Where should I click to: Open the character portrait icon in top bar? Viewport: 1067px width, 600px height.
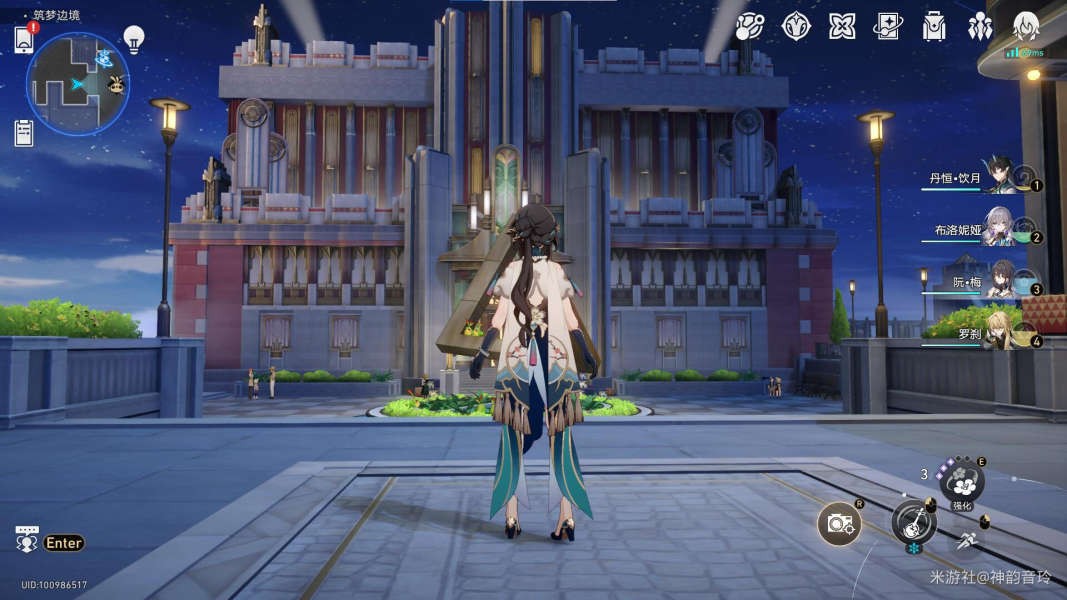[1026, 27]
